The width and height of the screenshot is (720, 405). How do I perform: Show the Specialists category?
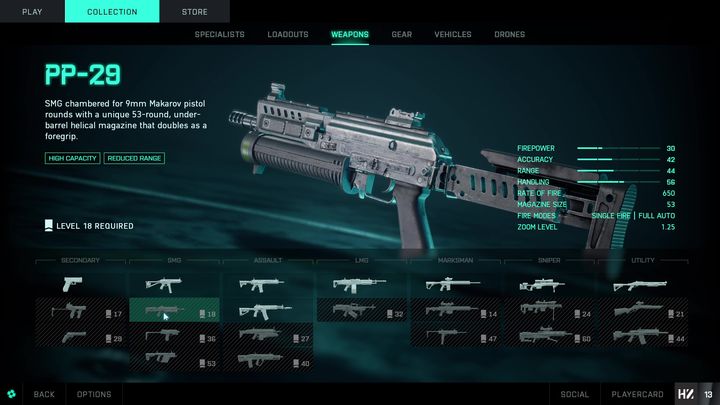point(219,34)
